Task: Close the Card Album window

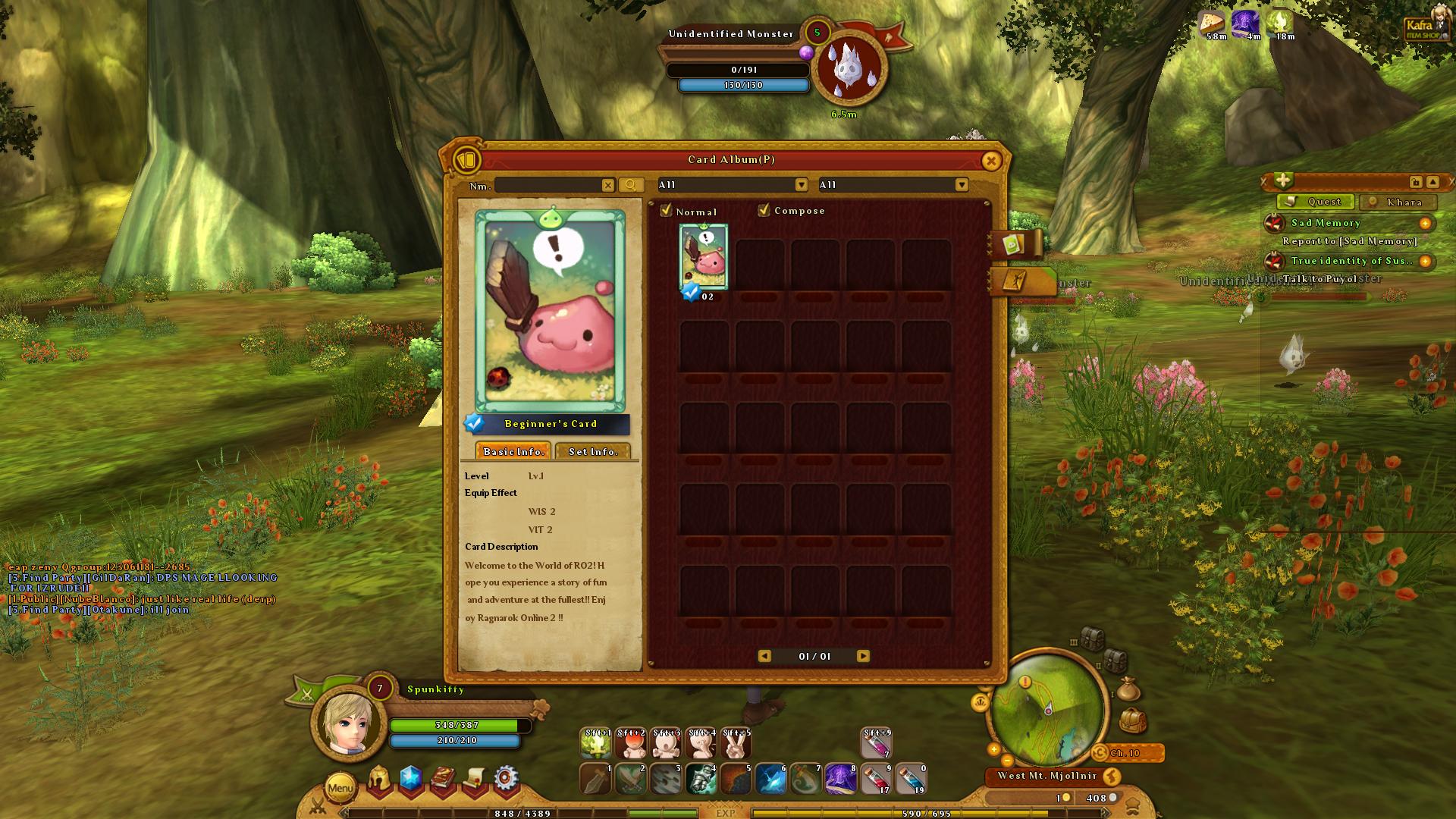Action: (x=990, y=161)
